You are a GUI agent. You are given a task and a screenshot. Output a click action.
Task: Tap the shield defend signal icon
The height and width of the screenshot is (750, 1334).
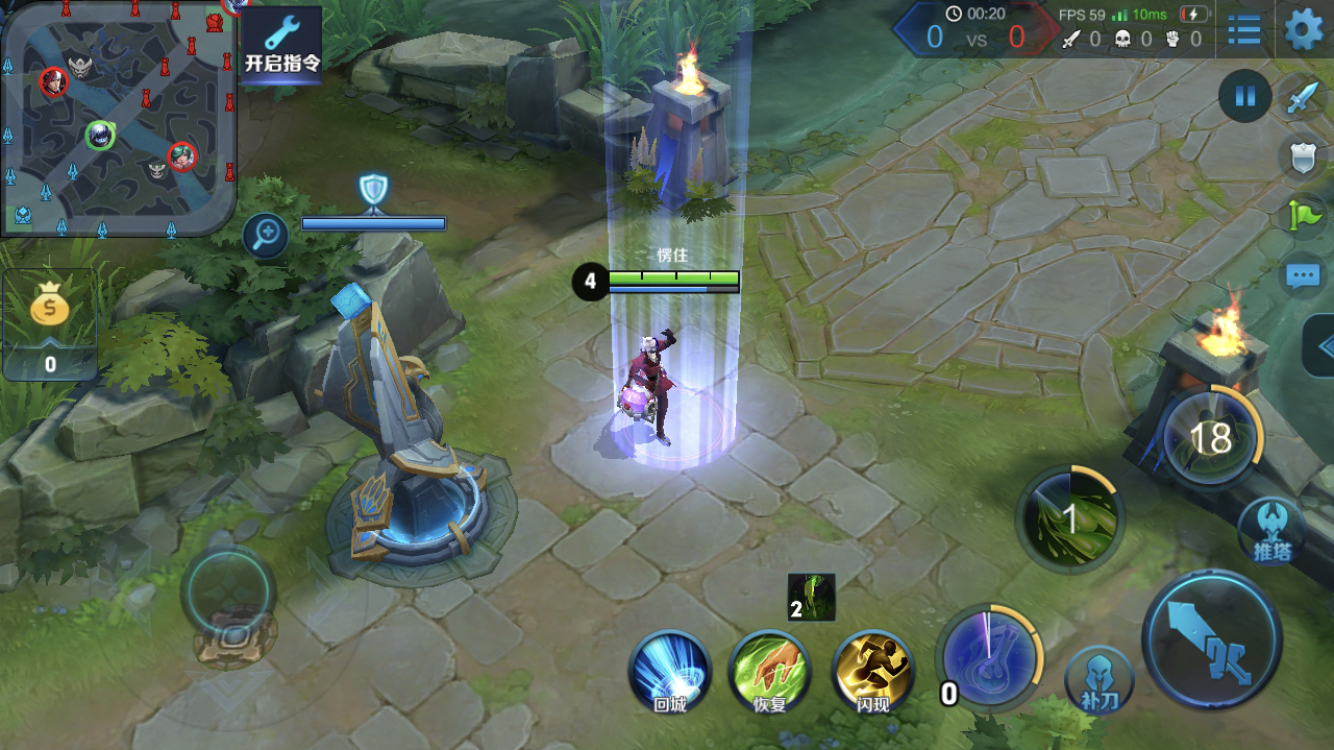coord(1302,157)
